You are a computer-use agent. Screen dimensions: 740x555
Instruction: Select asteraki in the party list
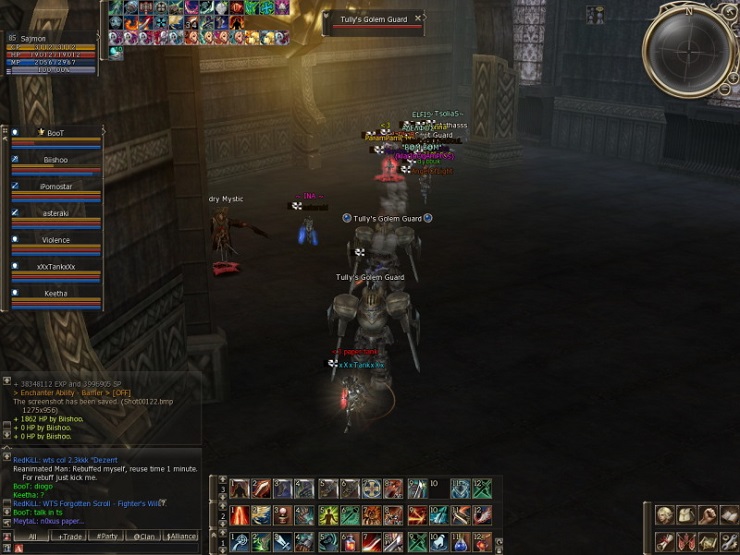(x=56, y=213)
